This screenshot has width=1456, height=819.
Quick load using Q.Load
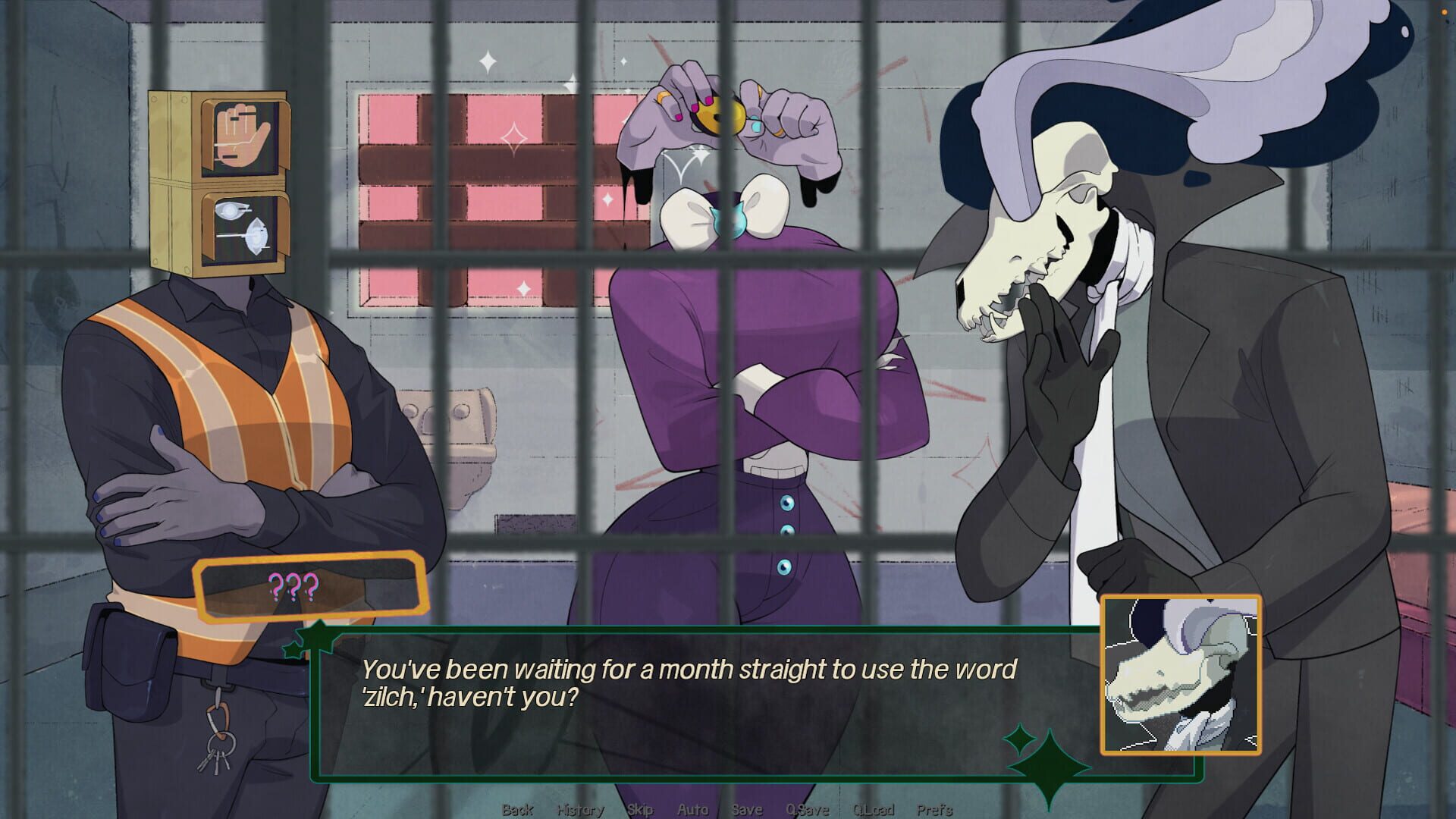click(x=874, y=809)
